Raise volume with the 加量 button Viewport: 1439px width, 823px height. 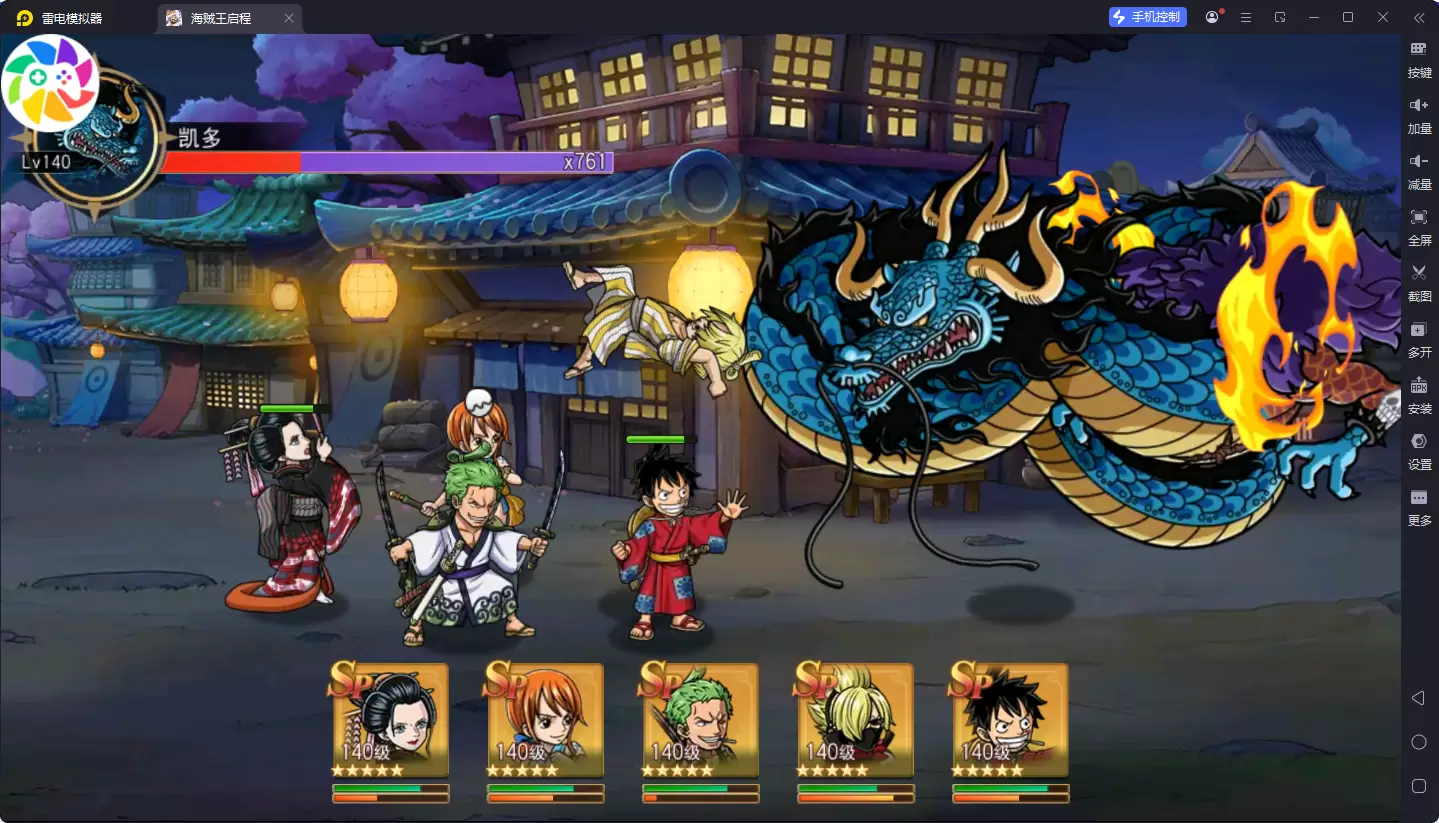pyautogui.click(x=1419, y=114)
